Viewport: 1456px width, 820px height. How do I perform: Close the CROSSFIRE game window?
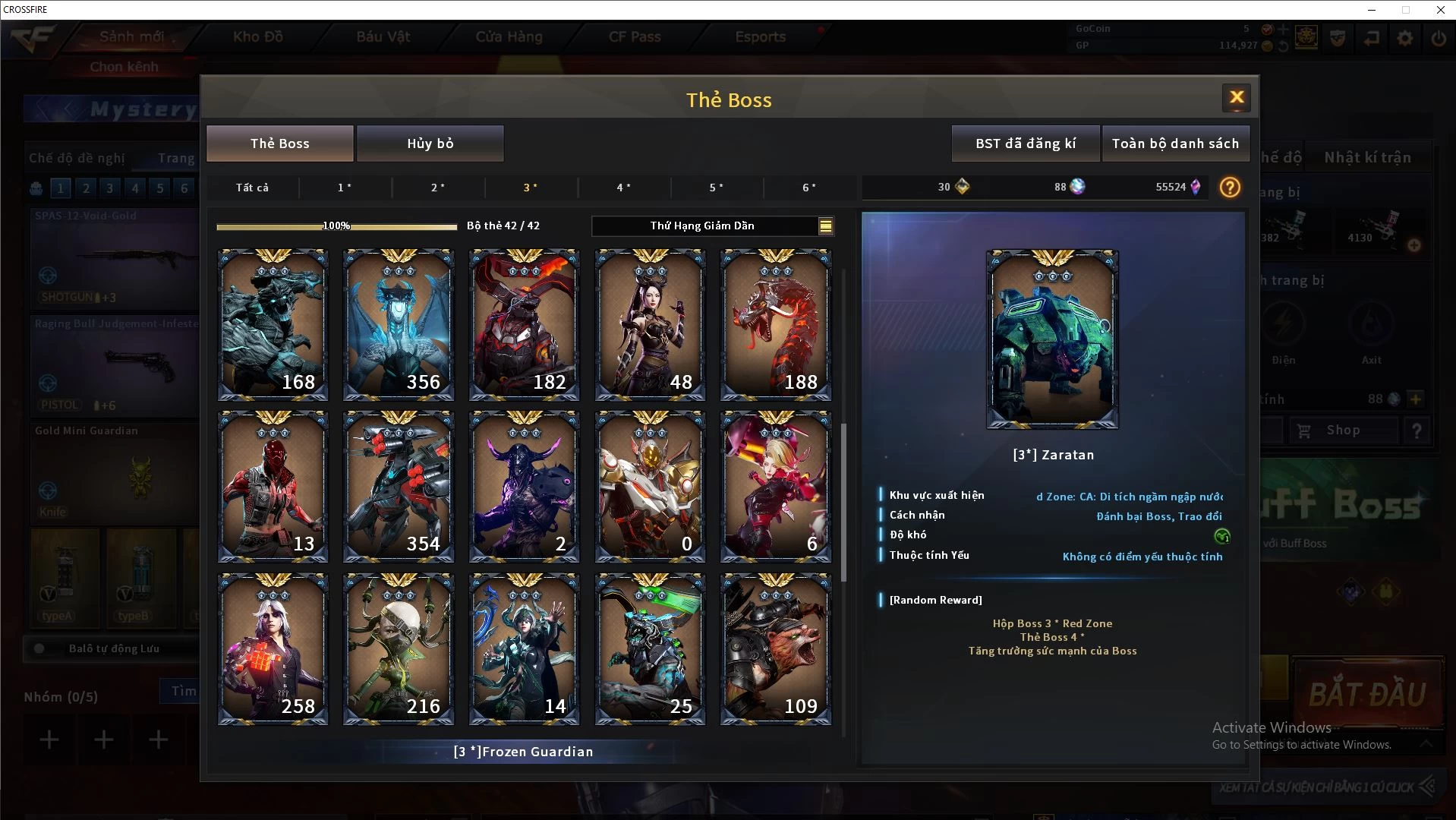(1440, 10)
